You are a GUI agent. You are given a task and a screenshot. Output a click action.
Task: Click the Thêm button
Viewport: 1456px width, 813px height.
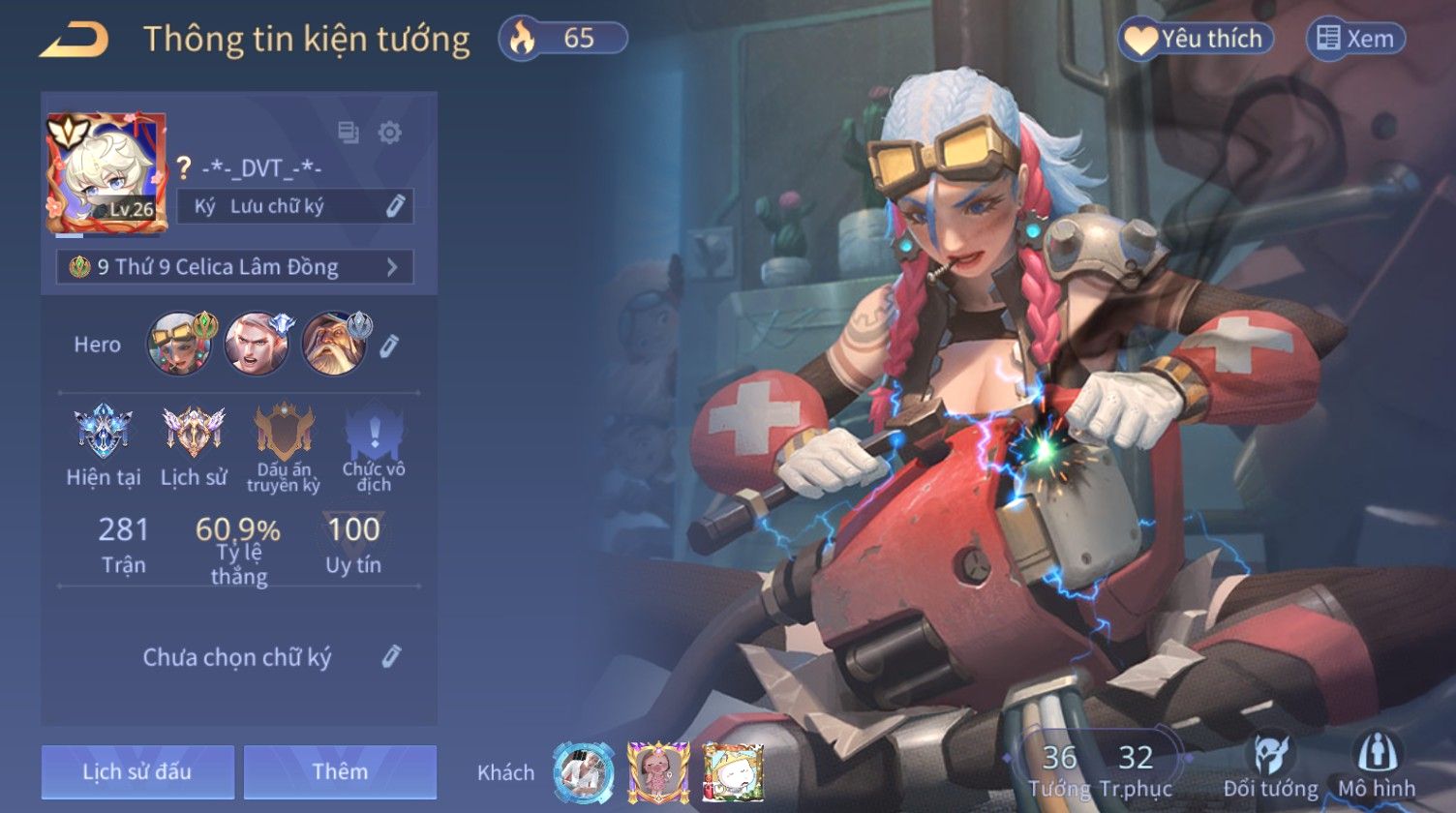[x=340, y=771]
